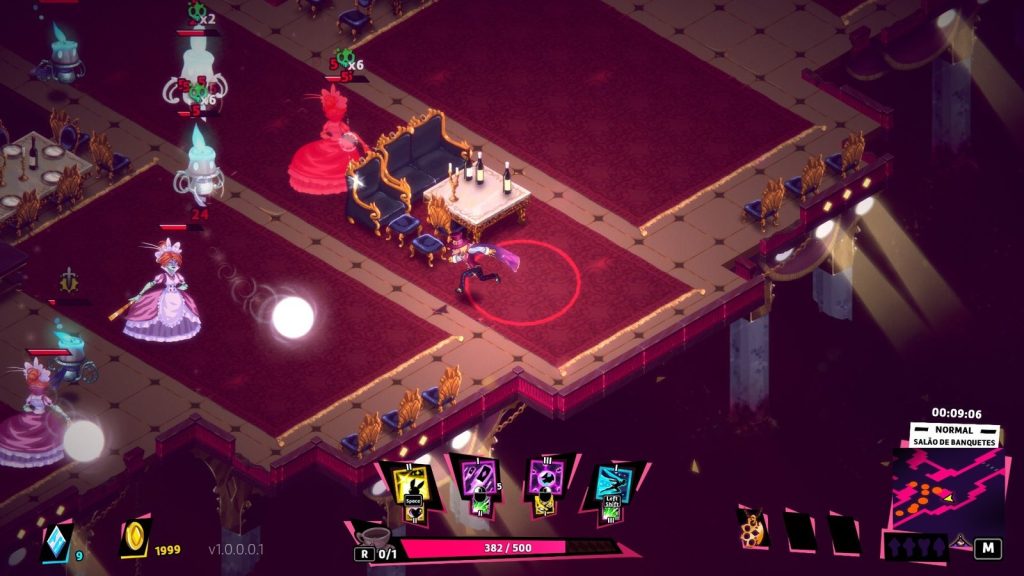
Task: Activate the yellow rabbit silhouette ability
Action: 412,484
